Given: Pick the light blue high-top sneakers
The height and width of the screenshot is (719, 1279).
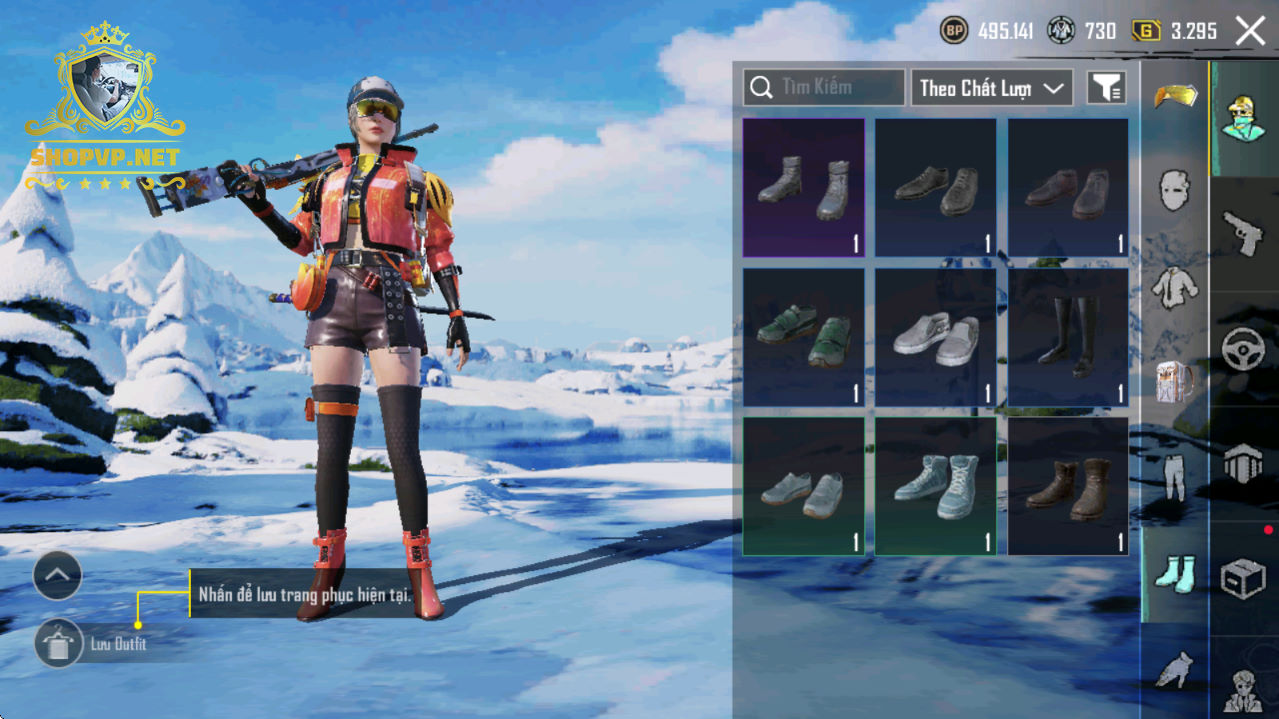Looking at the screenshot, I should click(x=935, y=486).
